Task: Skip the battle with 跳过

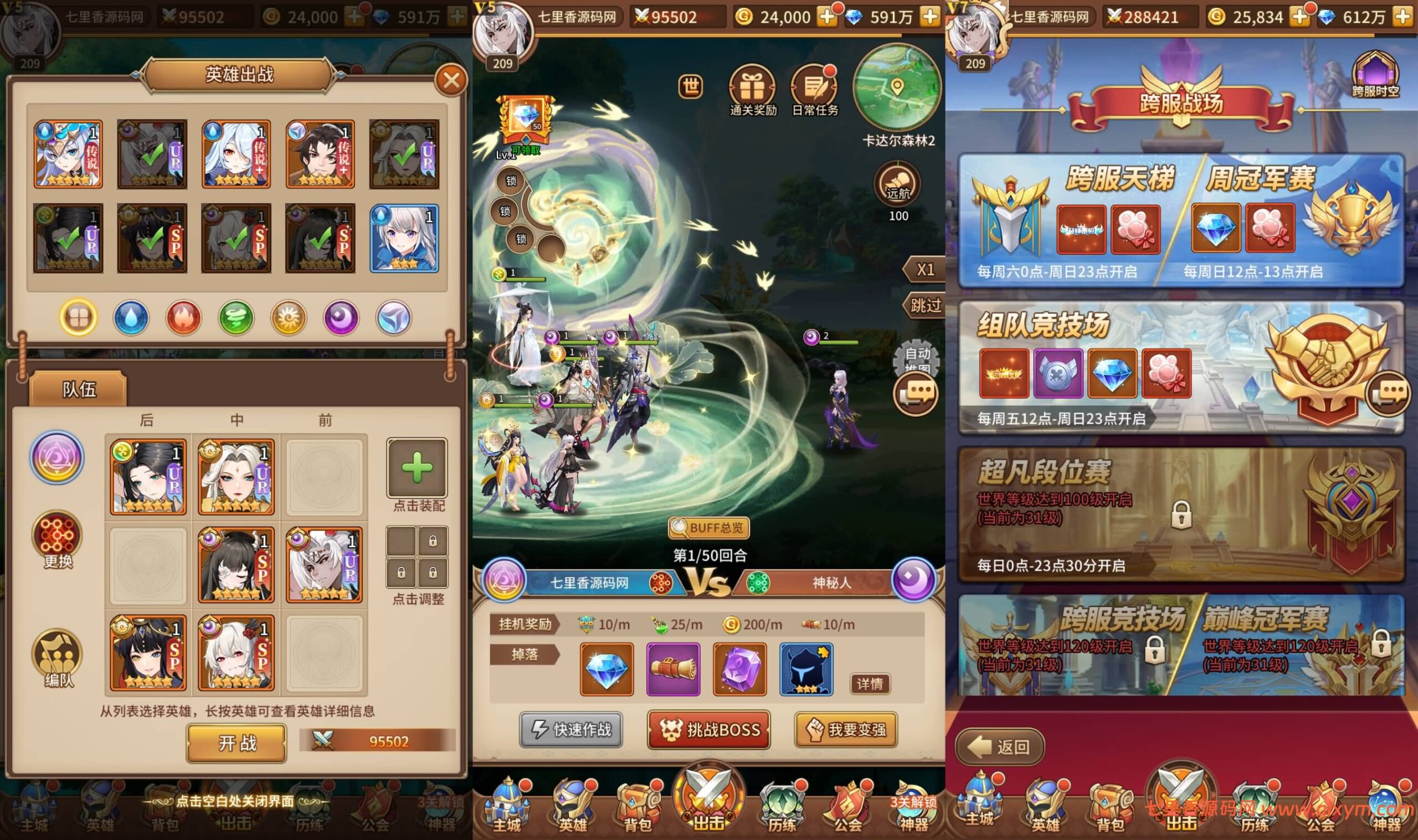Action: [925, 306]
